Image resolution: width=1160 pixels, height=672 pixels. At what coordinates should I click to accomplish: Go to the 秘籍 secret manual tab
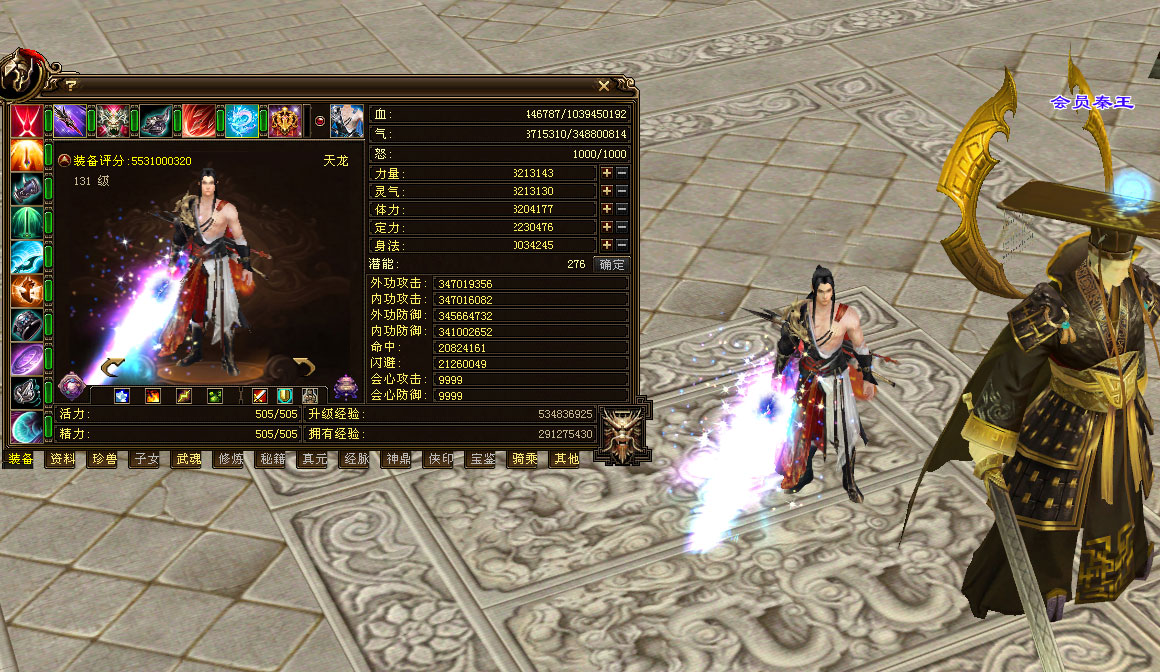pos(272,460)
